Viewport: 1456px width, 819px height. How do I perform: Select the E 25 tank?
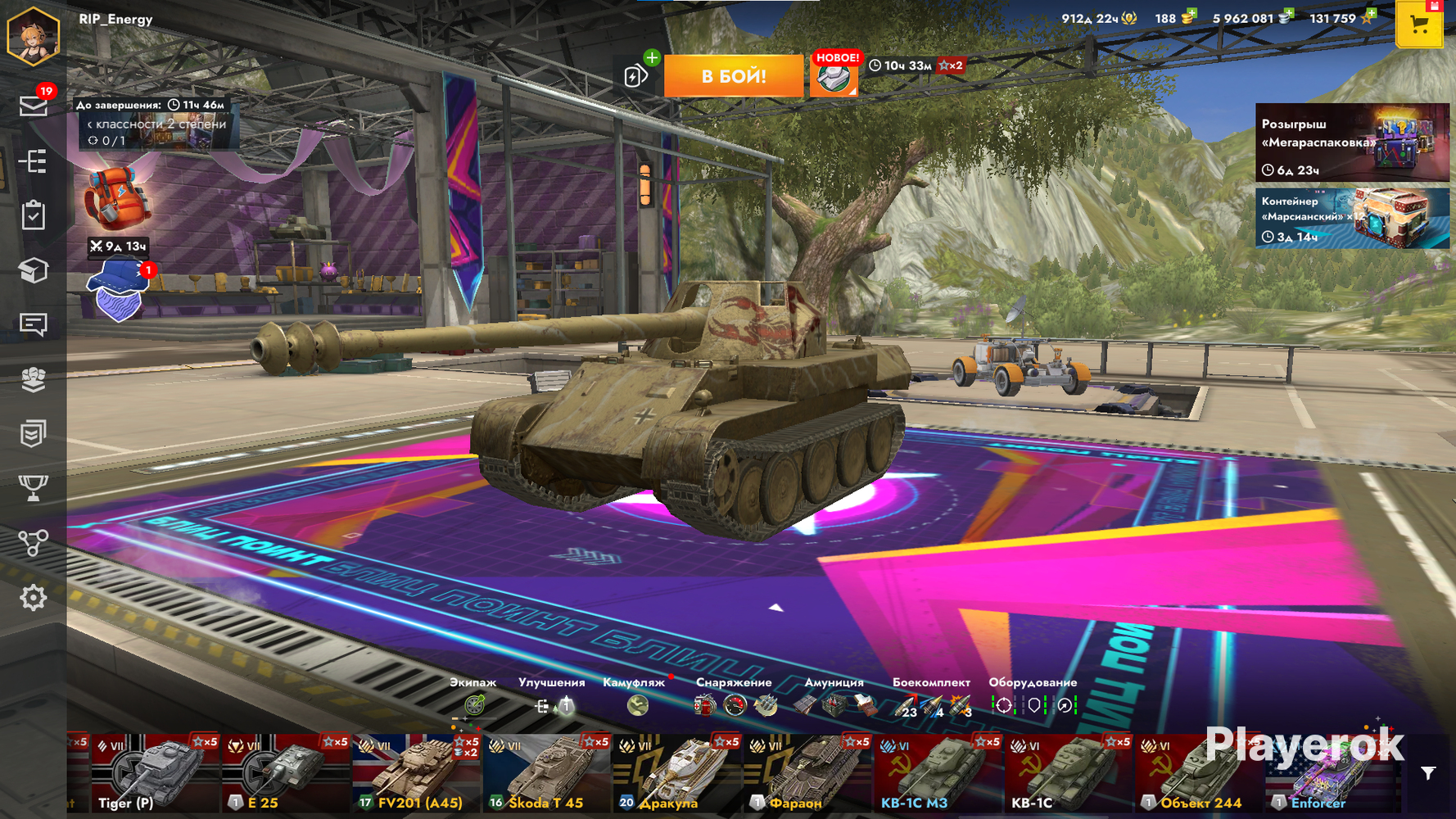pyautogui.click(x=285, y=774)
